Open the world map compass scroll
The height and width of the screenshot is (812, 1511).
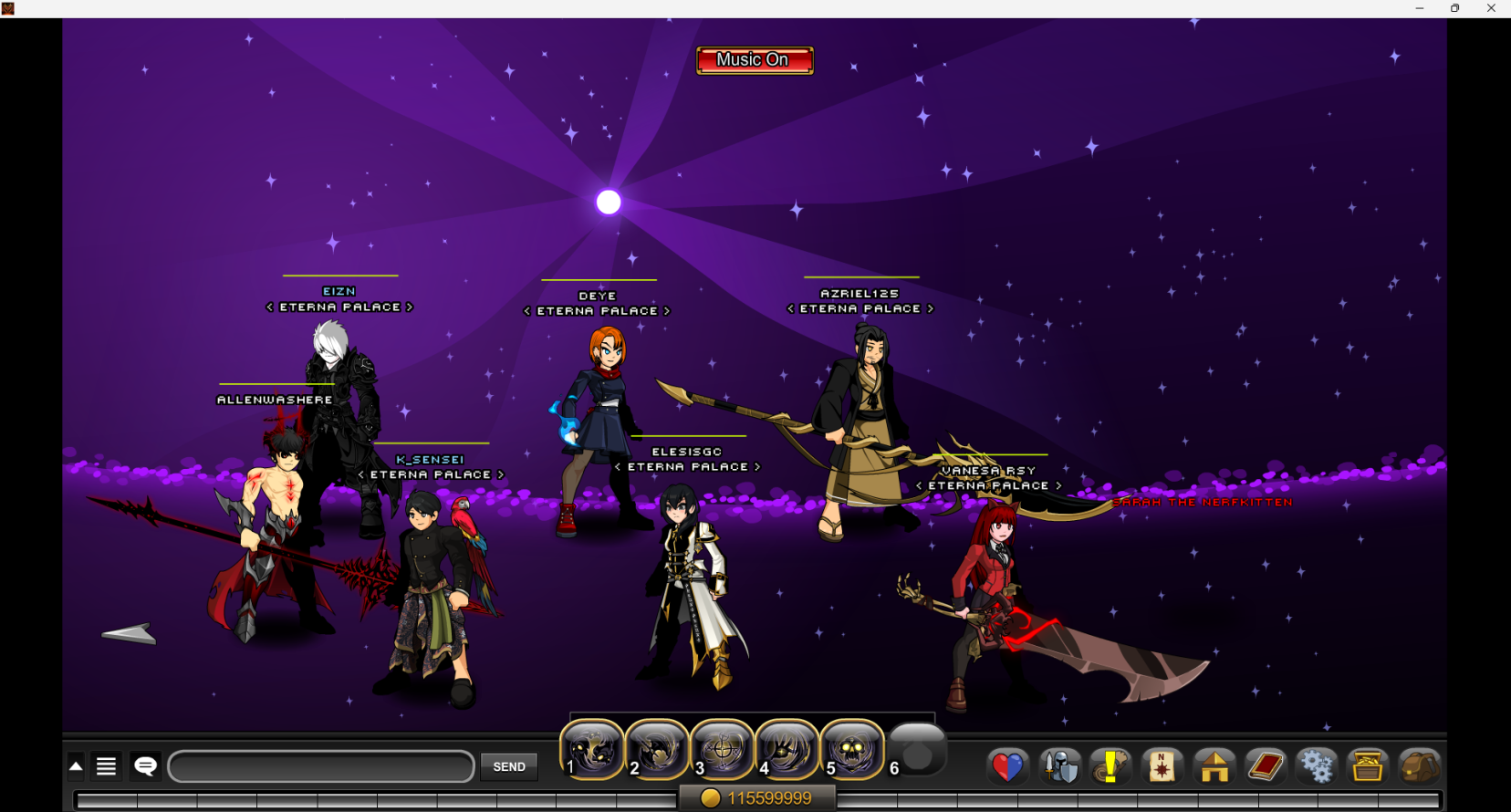[1162, 766]
